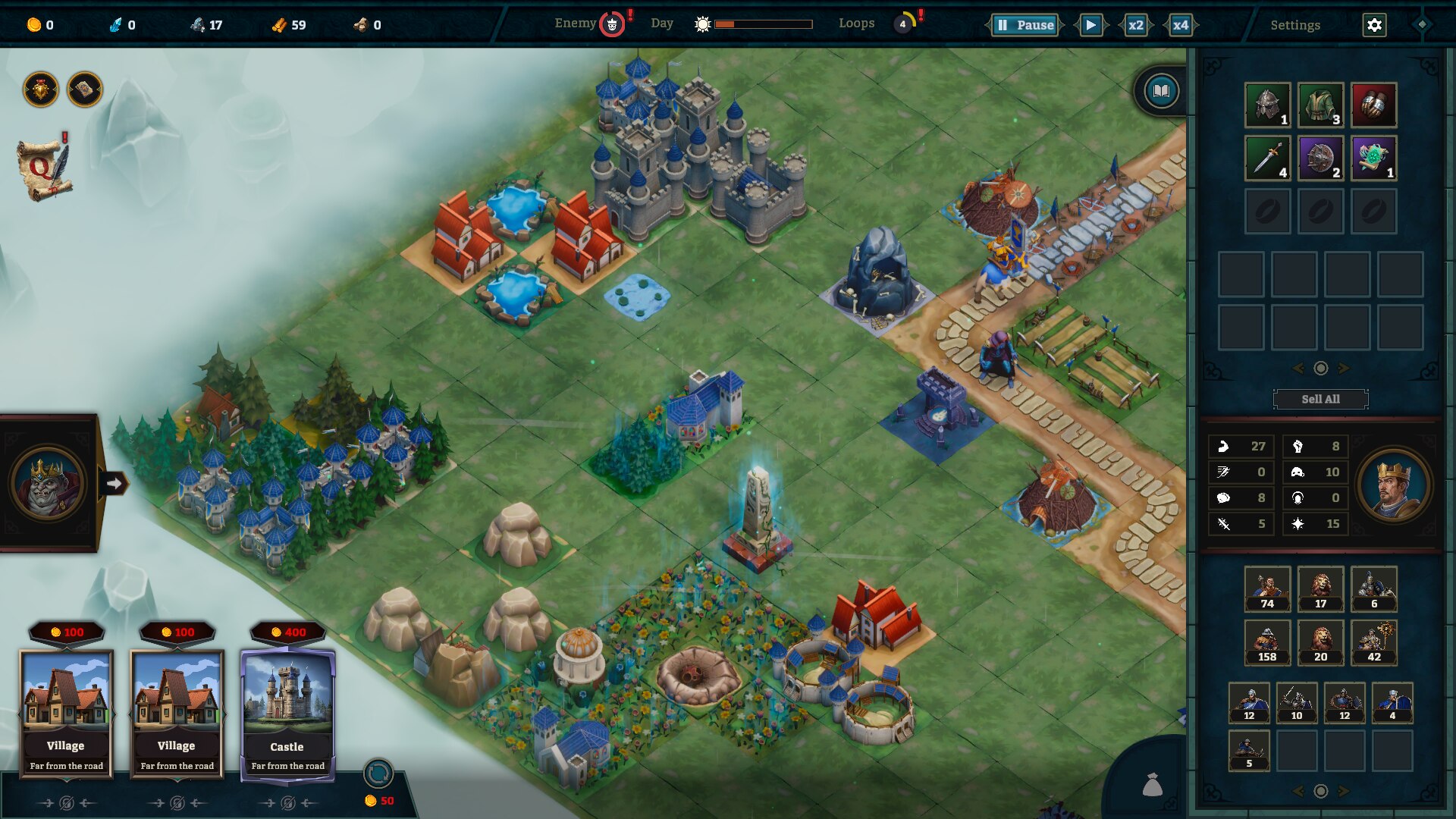Select the helmet equipment slot

pyautogui.click(x=1267, y=105)
